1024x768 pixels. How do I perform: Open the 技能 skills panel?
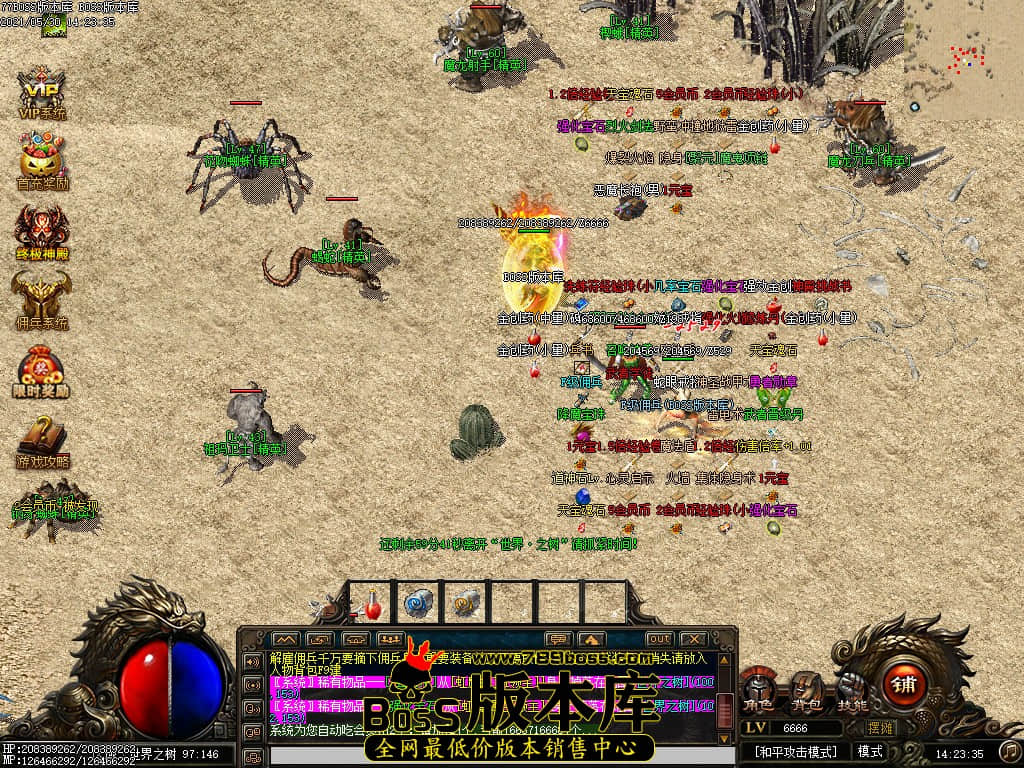[x=851, y=688]
